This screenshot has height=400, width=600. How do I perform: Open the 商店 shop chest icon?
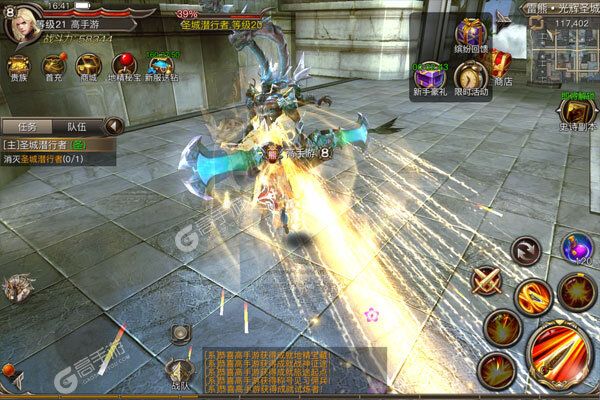point(502,68)
